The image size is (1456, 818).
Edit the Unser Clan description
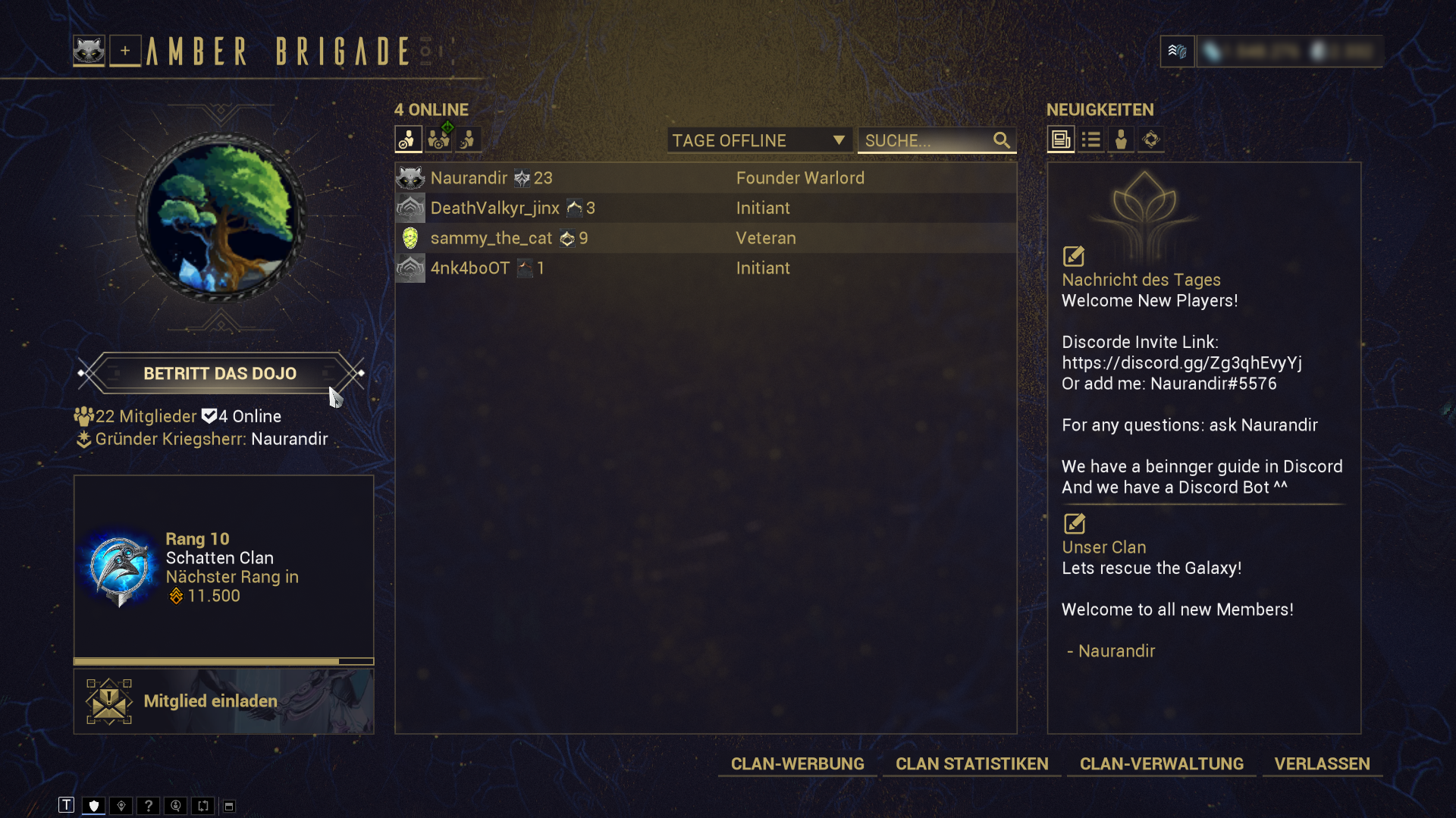(x=1074, y=524)
